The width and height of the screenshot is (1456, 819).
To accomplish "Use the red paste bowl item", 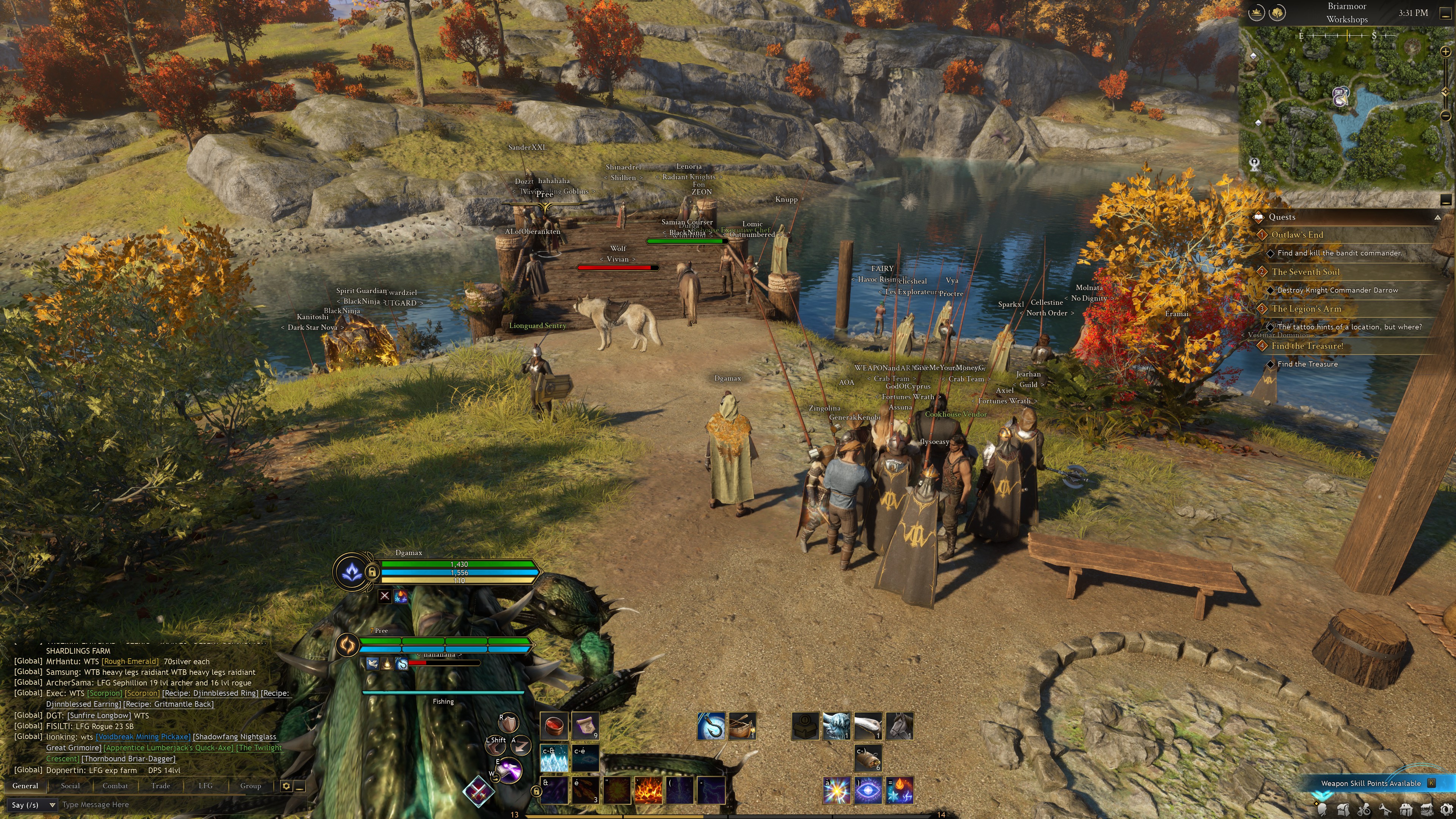I will click(554, 726).
